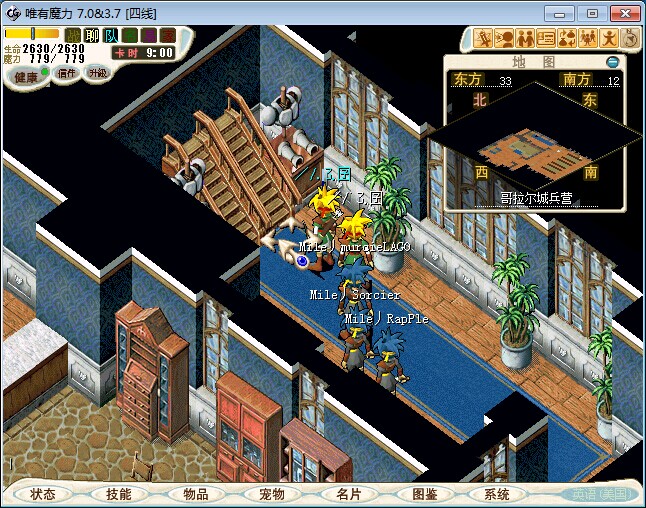This screenshot has width=646, height=508.
Task: Open the 宠物 (Pets) menu
Action: point(271,494)
